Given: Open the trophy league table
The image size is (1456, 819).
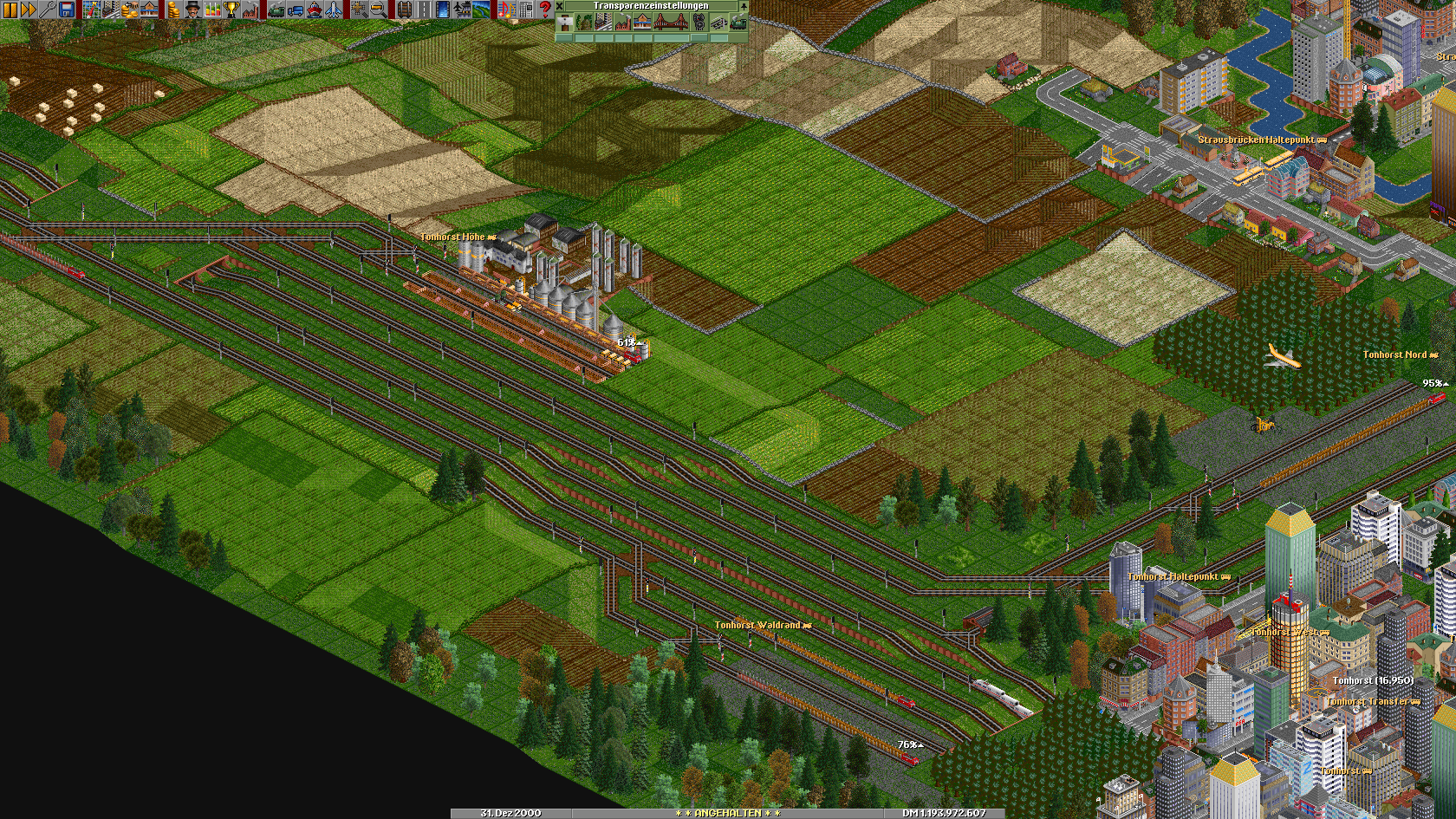Looking at the screenshot, I should pos(231,10).
